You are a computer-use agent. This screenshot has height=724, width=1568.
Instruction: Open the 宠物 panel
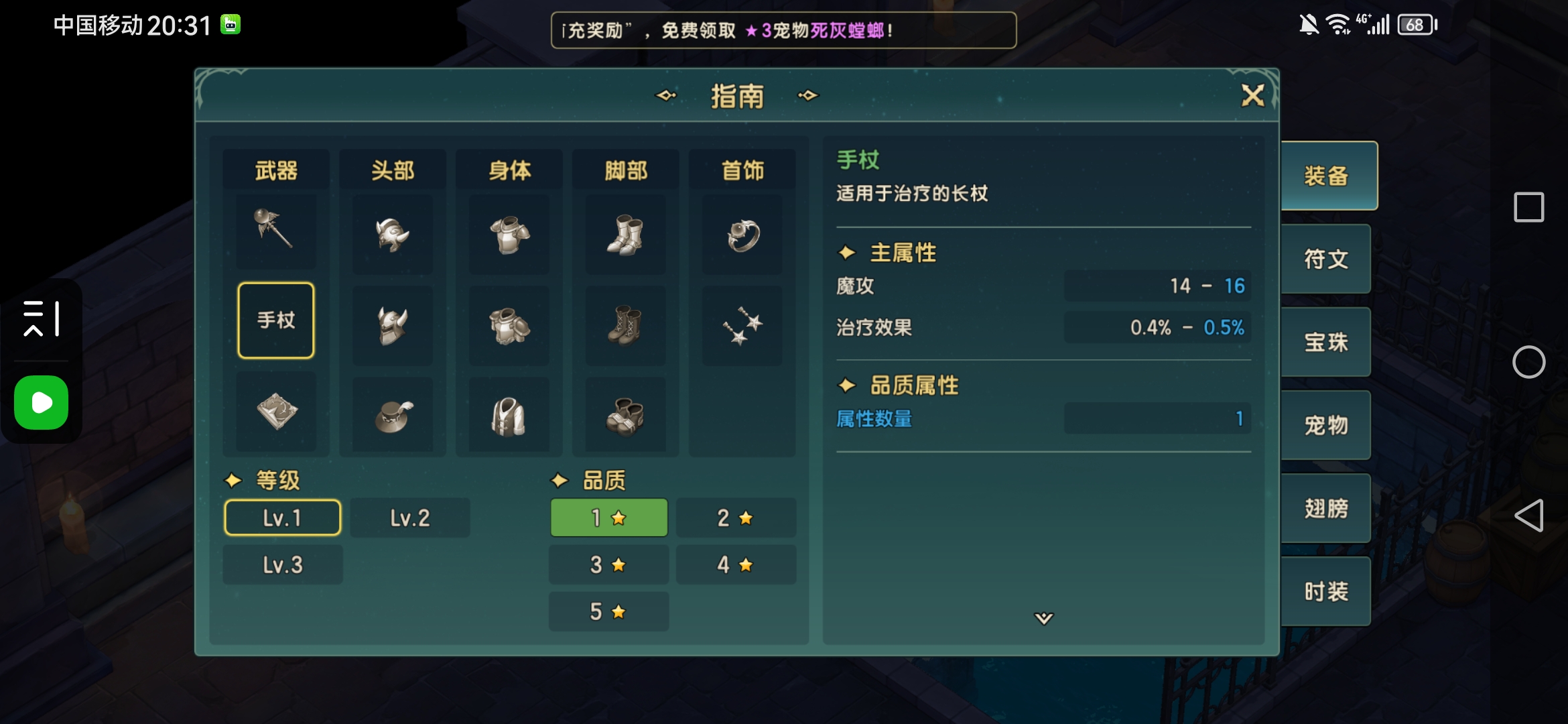point(1327,425)
